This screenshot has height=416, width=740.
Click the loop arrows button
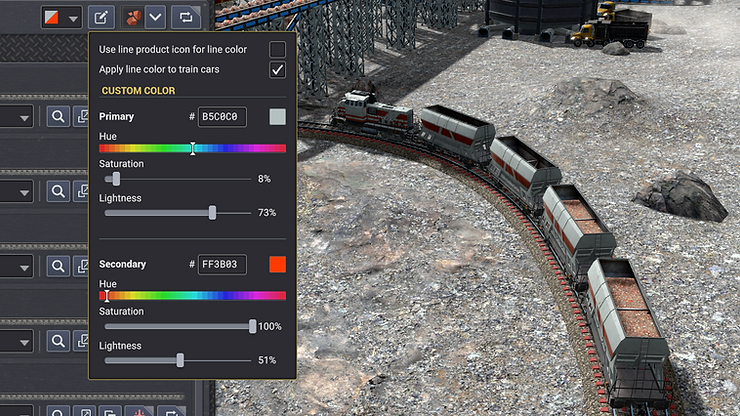click(x=185, y=17)
